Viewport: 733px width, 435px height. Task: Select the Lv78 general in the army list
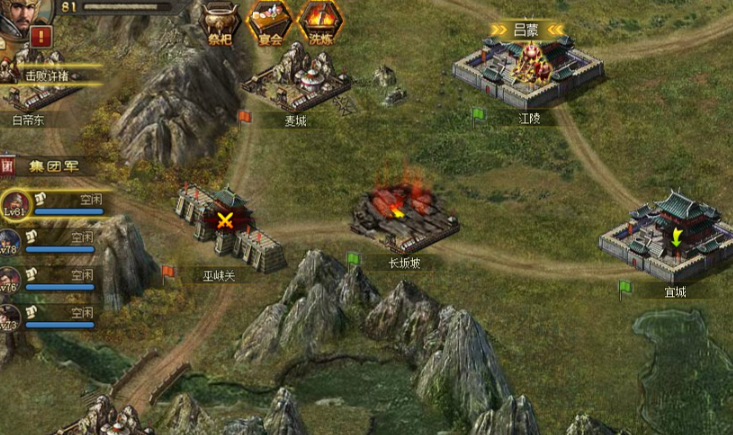click(x=9, y=244)
